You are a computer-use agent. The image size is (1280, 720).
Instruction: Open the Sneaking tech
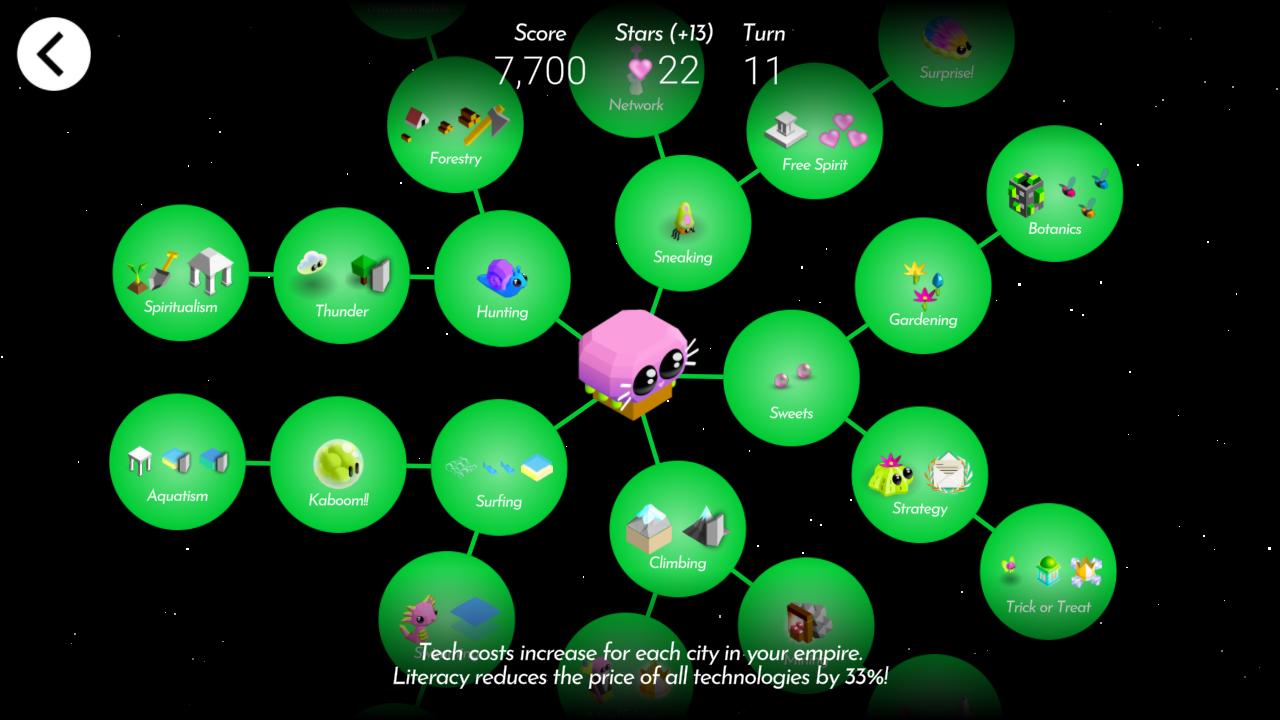pos(683,225)
